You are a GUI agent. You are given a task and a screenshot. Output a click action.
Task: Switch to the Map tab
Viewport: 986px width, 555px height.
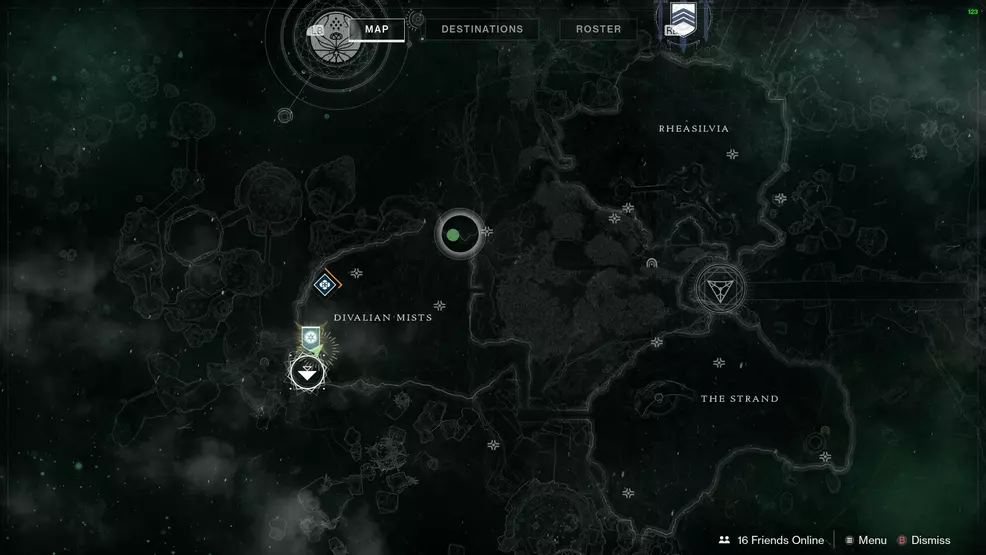pos(377,29)
